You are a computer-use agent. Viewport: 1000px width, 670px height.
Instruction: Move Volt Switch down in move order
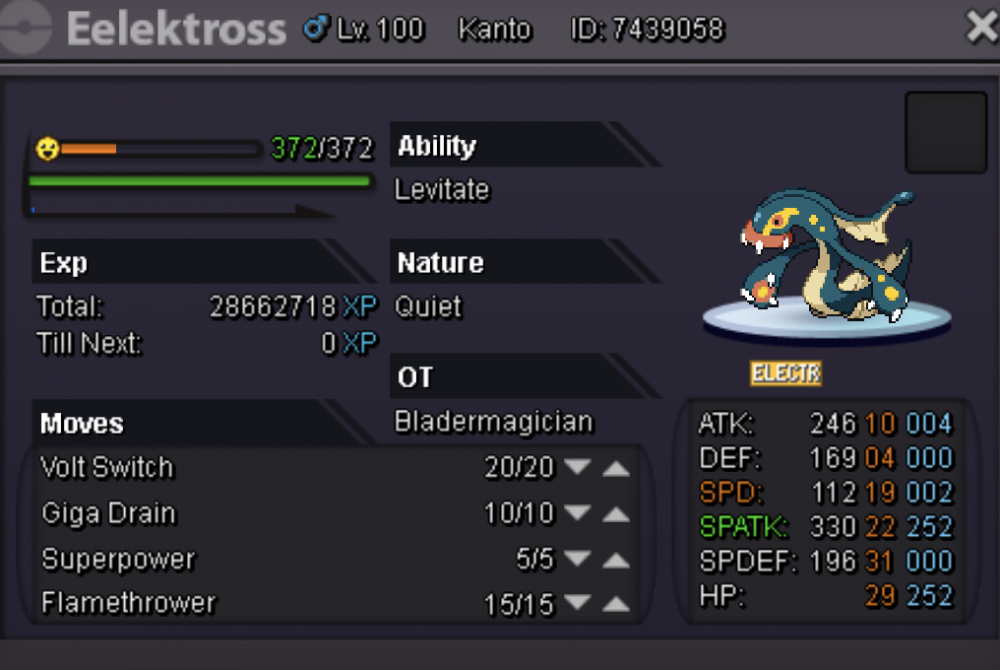(577, 467)
